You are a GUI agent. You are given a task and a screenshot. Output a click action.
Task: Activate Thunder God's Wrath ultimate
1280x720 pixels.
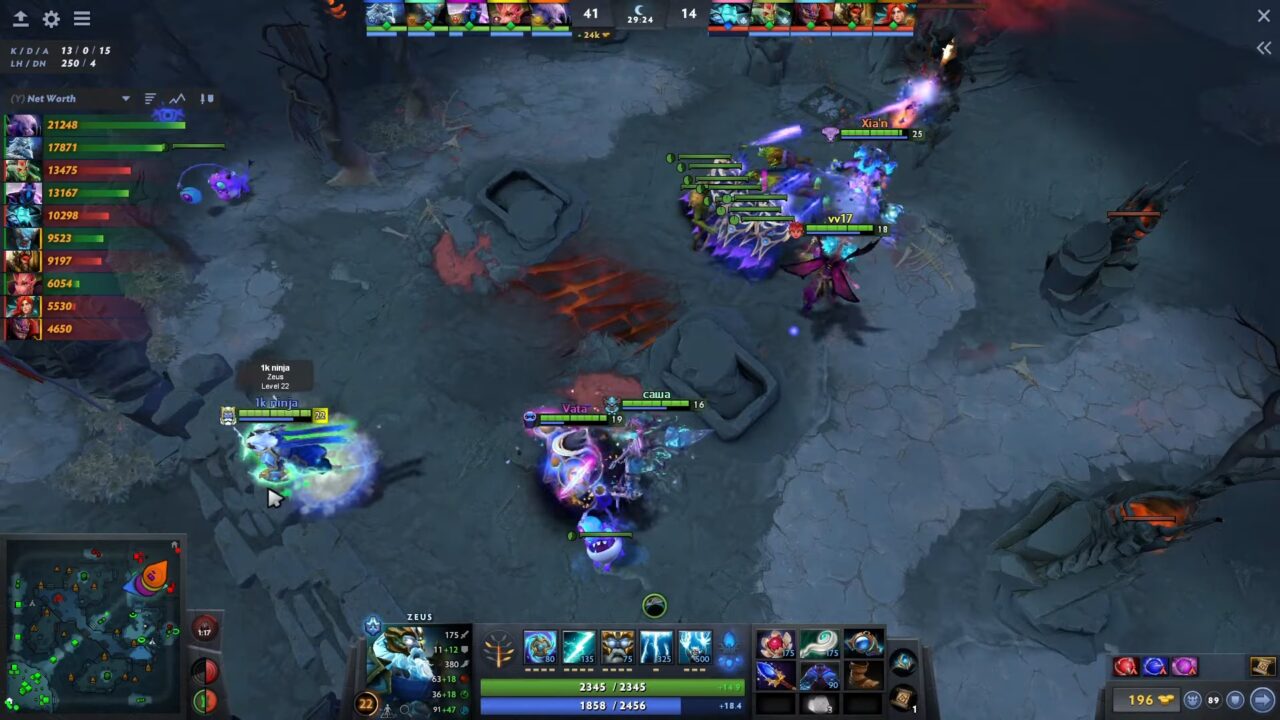point(695,645)
